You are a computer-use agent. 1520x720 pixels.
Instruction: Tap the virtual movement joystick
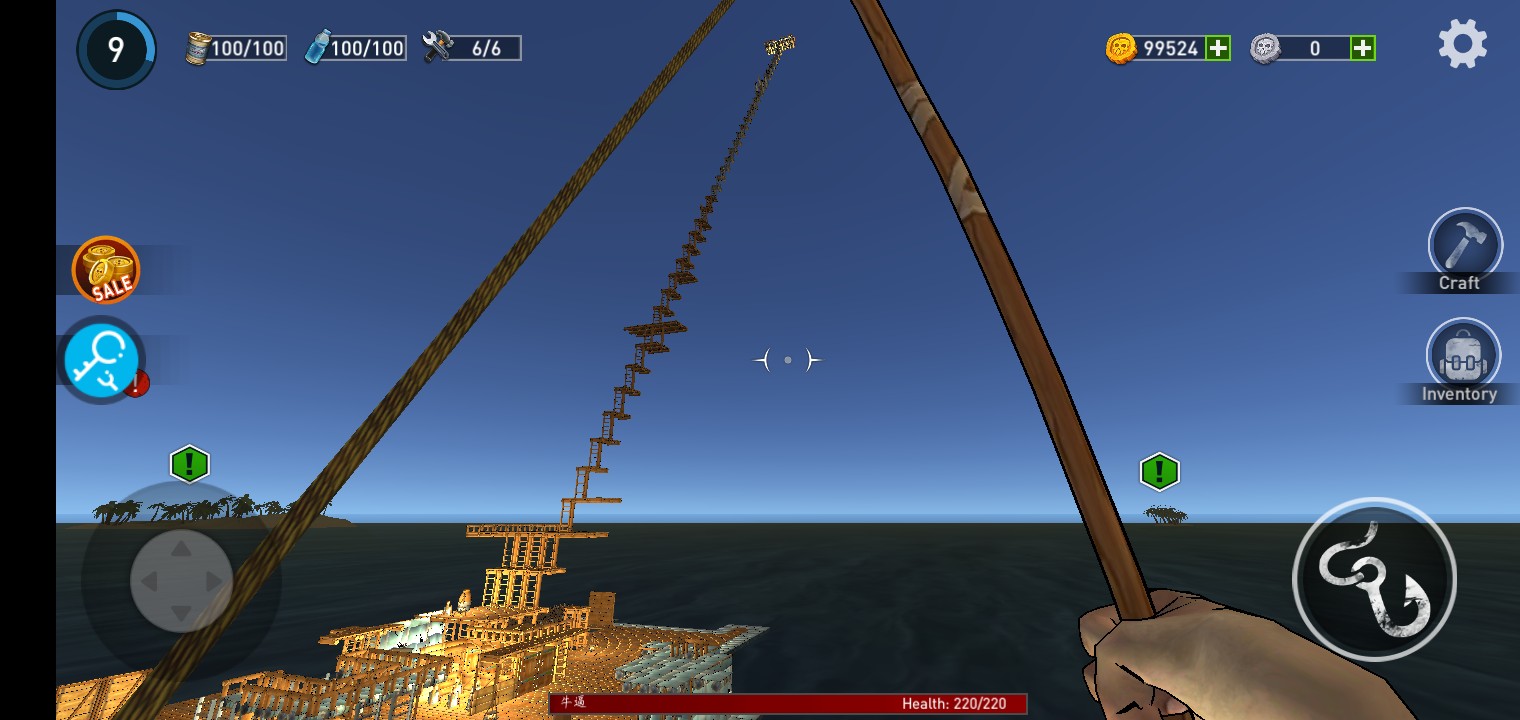coord(181,581)
